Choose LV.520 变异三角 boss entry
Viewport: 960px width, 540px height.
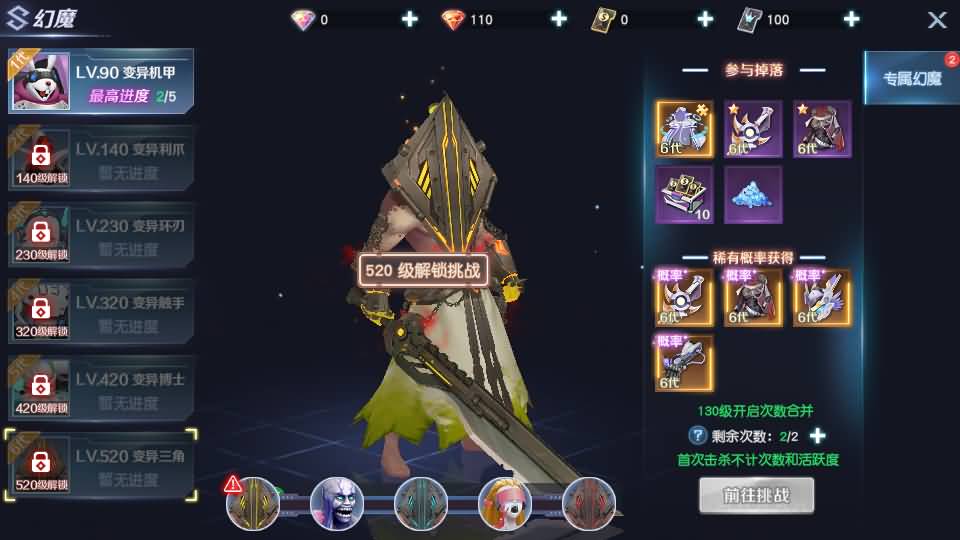tap(100, 467)
